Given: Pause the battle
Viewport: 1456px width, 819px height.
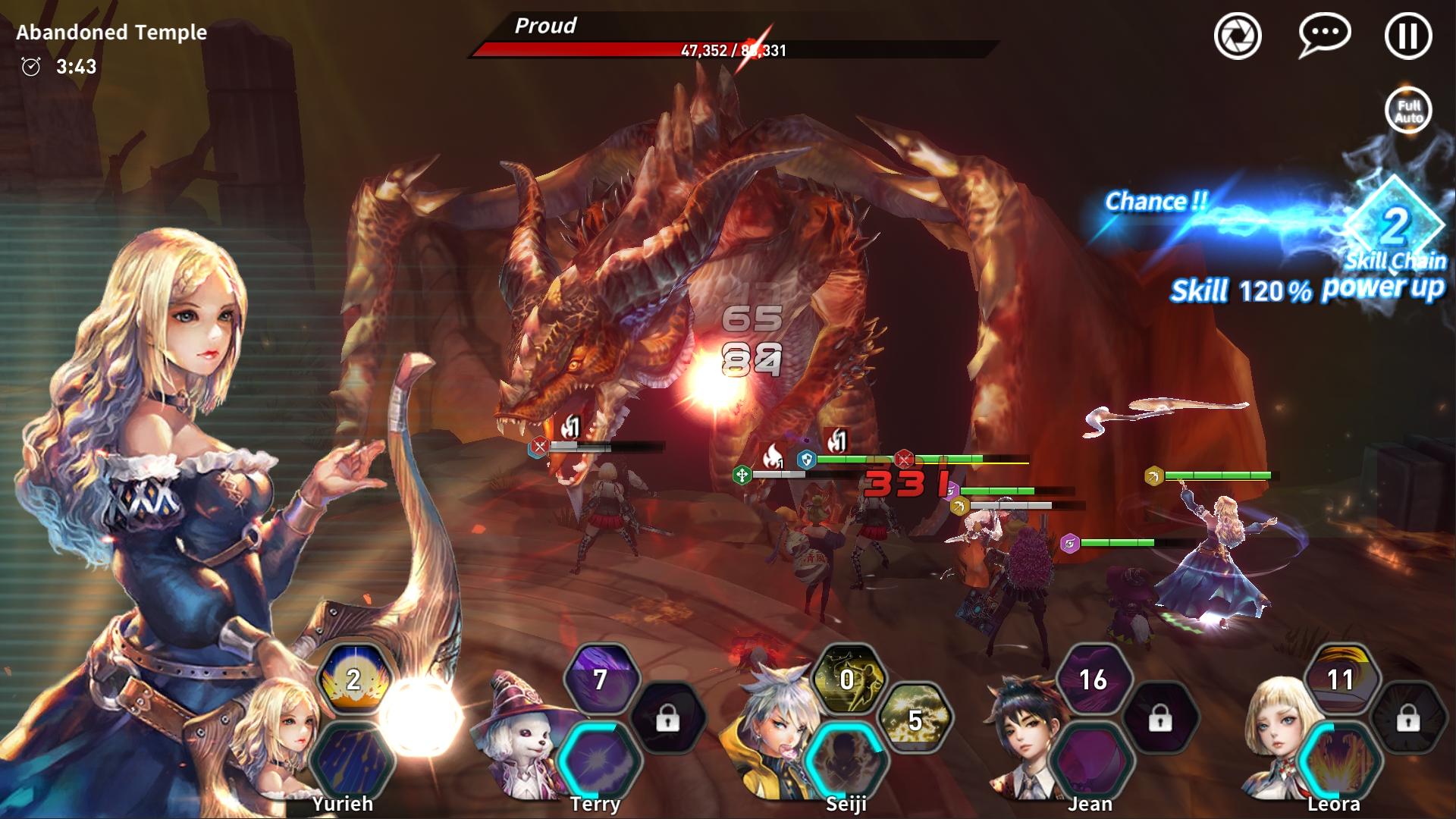Looking at the screenshot, I should (1408, 36).
